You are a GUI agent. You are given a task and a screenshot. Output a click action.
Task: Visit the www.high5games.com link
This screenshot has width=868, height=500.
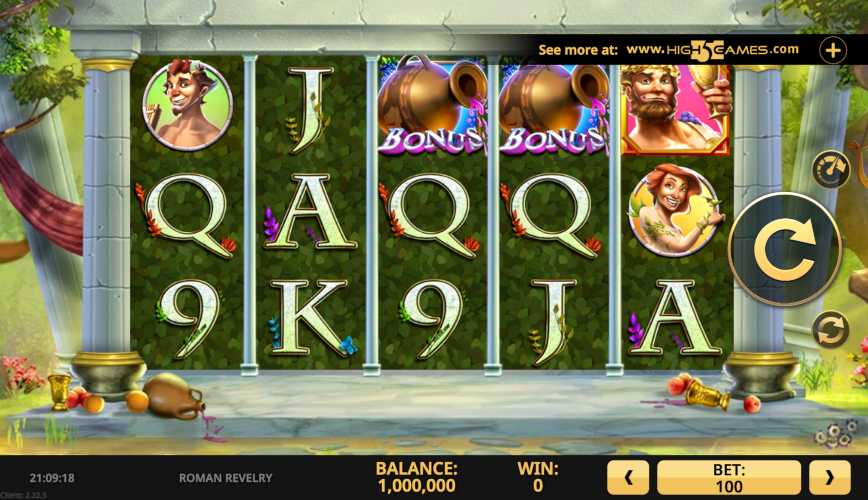click(x=713, y=49)
